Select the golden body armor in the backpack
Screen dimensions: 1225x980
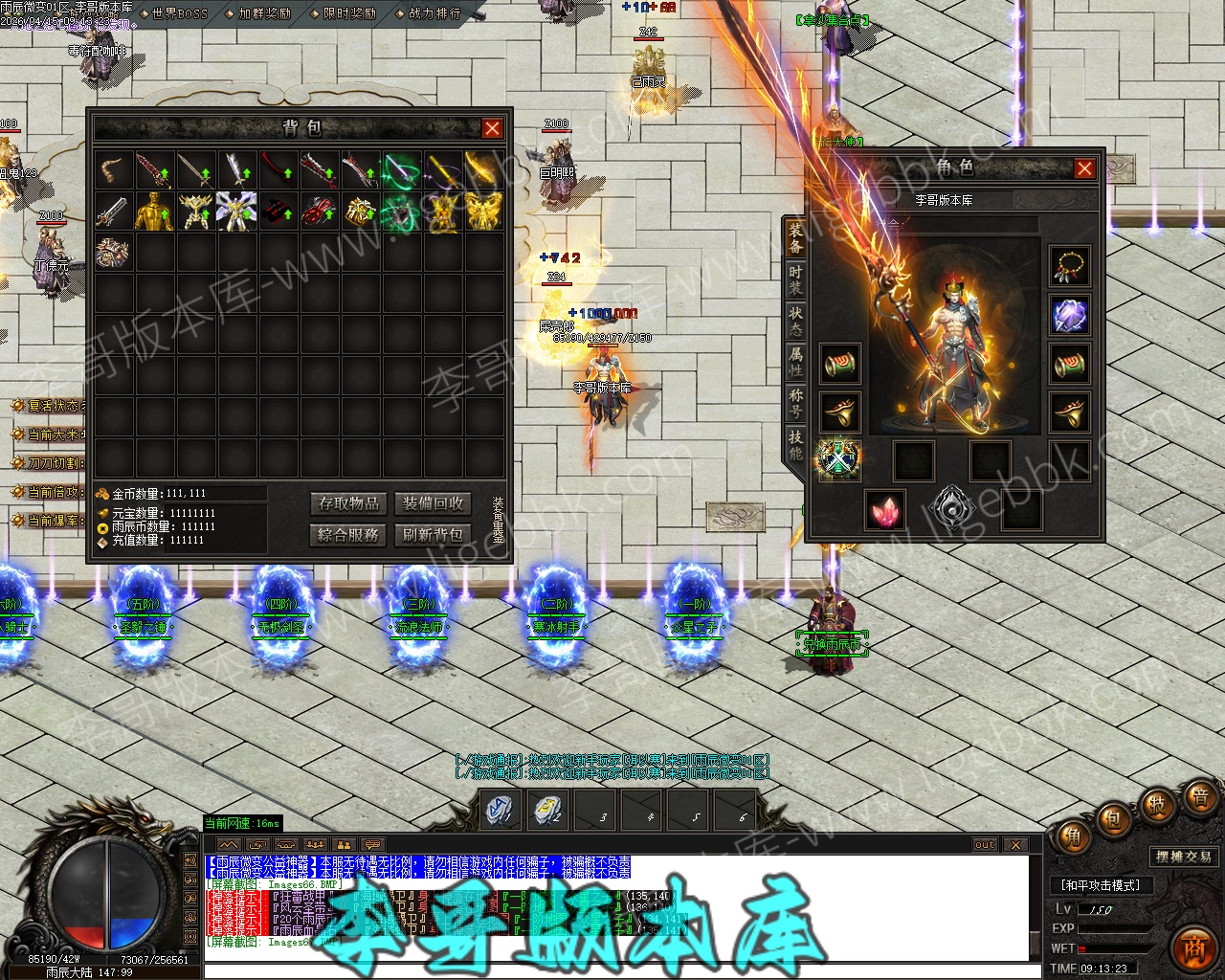tap(155, 211)
